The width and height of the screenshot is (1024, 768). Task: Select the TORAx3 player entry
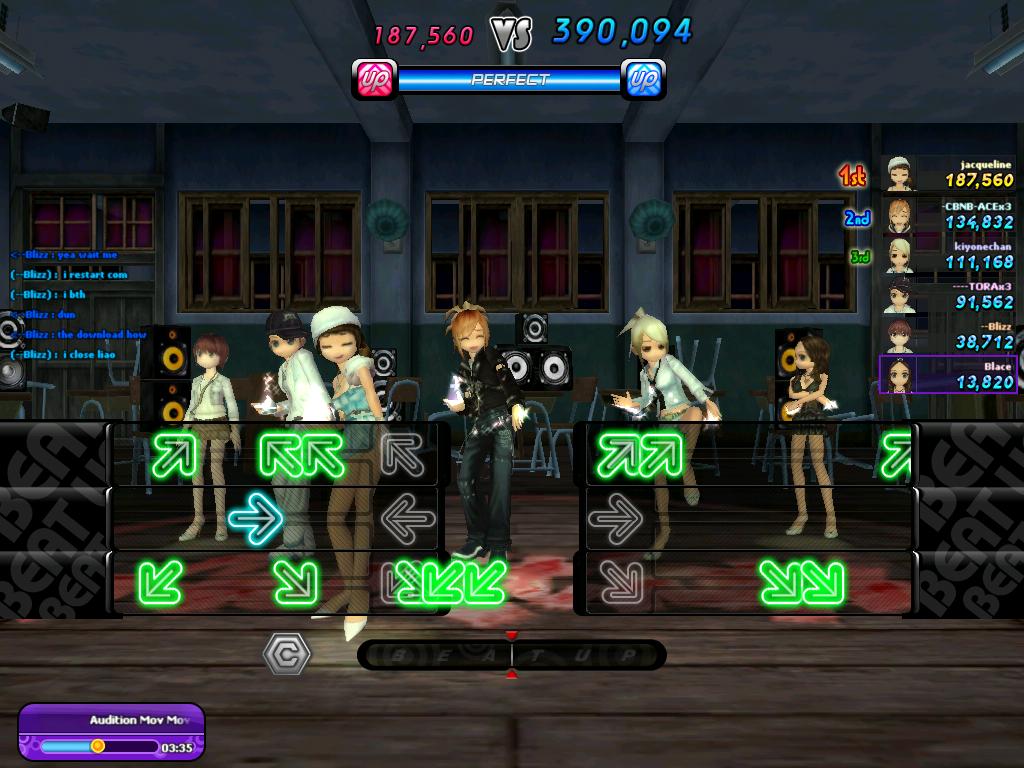tap(948, 295)
